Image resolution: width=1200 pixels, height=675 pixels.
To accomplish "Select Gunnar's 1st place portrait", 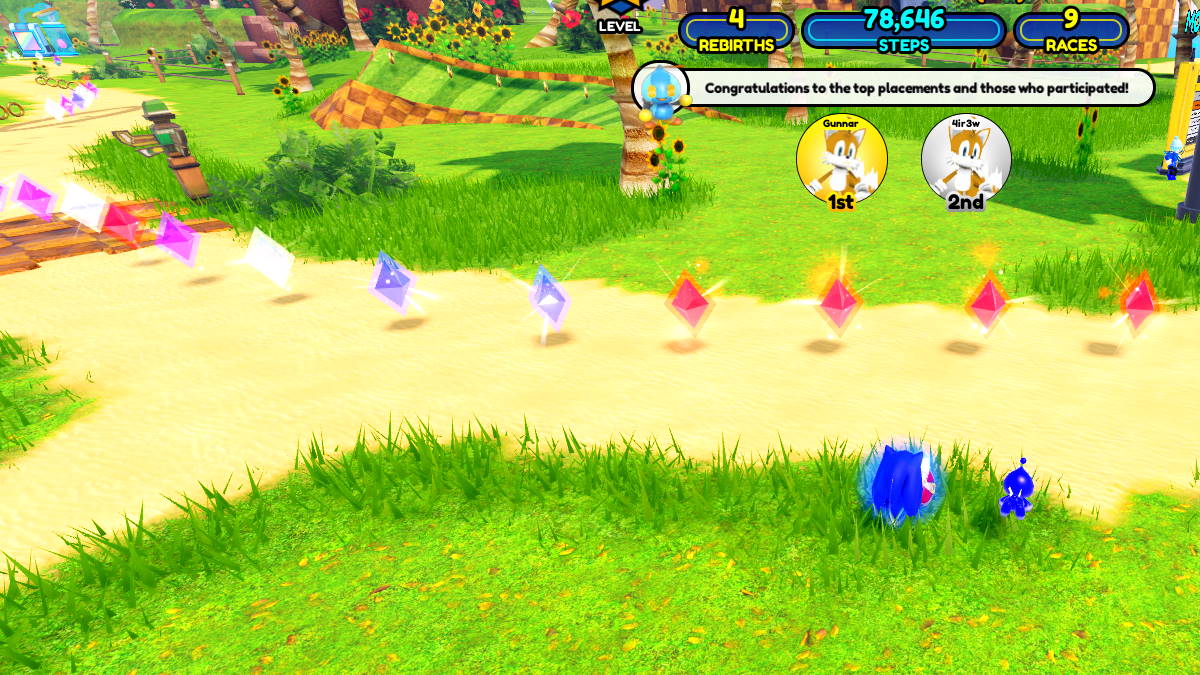I will (x=841, y=159).
